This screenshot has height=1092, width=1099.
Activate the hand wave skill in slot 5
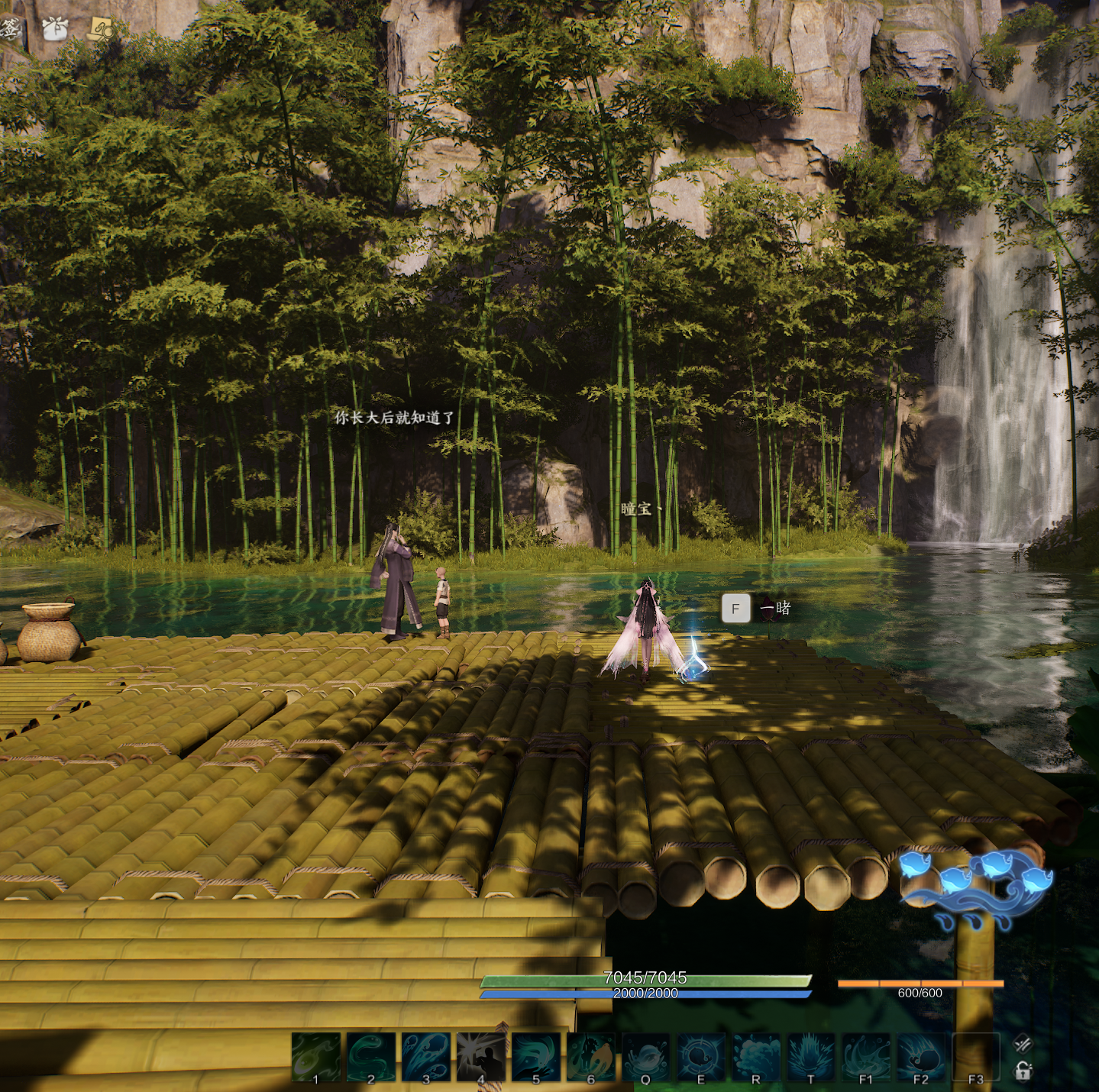pyautogui.click(x=536, y=1057)
